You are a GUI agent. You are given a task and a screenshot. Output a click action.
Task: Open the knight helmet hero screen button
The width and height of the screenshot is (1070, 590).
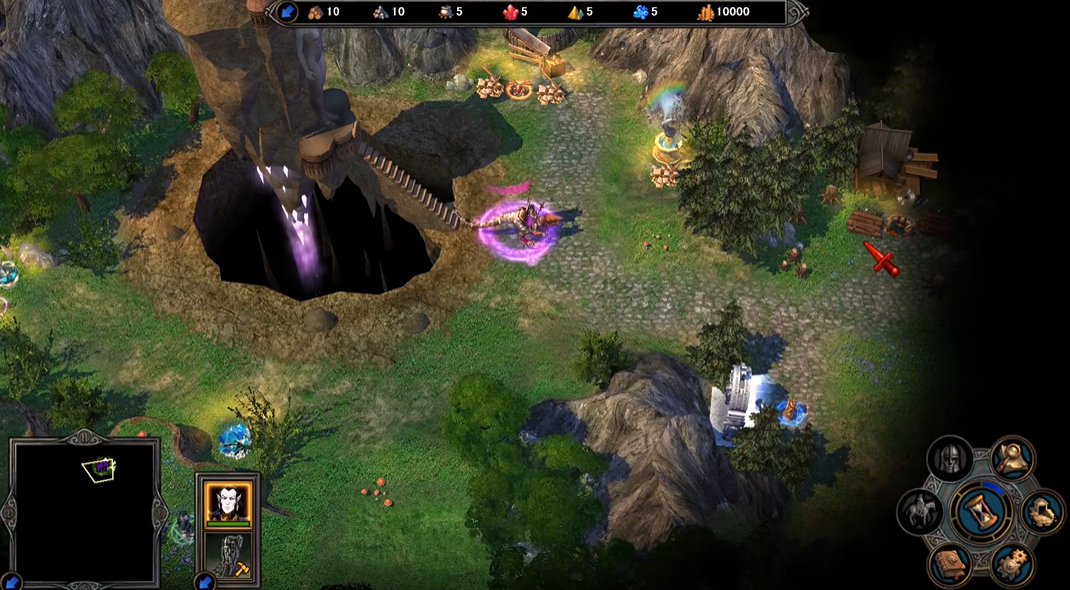click(949, 460)
